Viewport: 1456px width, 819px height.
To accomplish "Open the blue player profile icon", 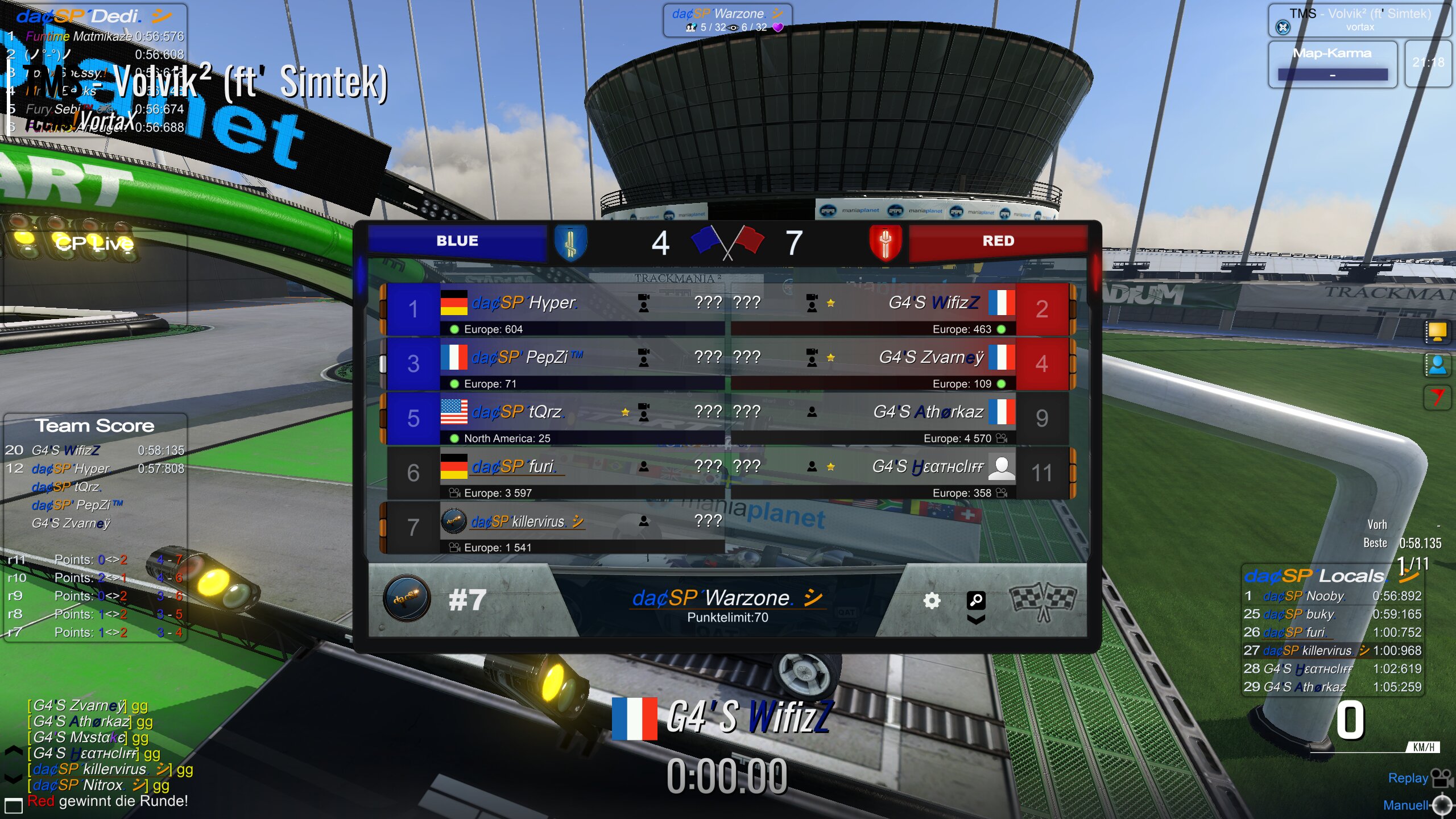I will click(1437, 365).
